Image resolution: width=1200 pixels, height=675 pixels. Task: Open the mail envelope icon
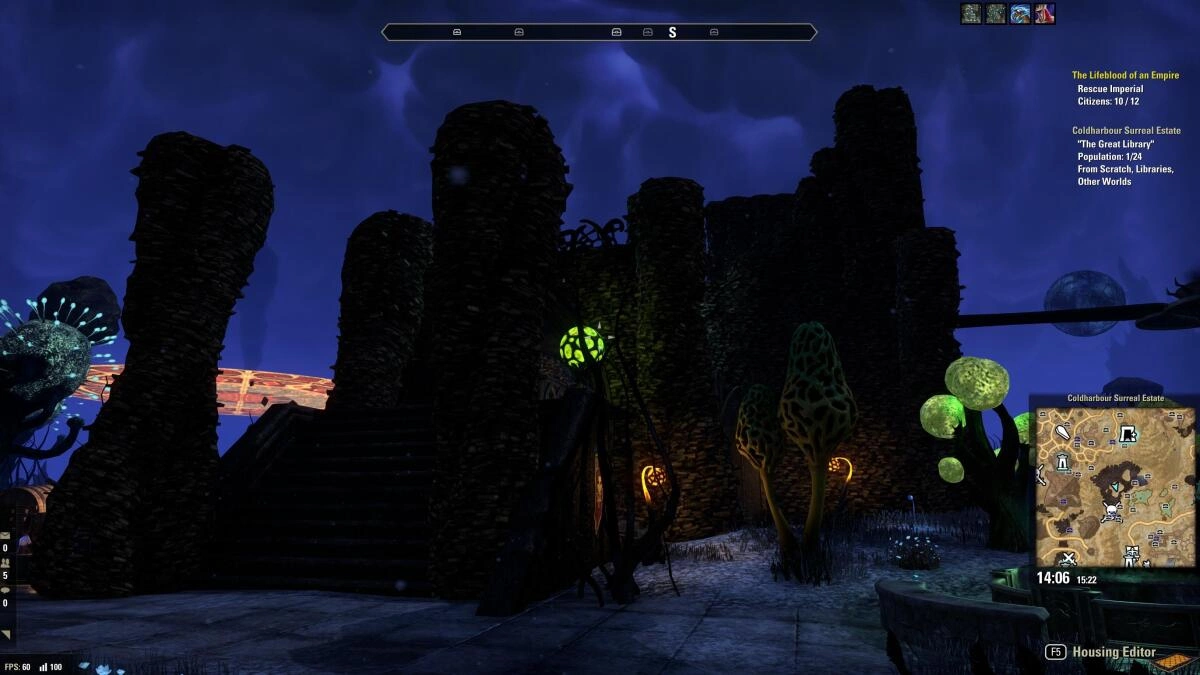coord(6,535)
